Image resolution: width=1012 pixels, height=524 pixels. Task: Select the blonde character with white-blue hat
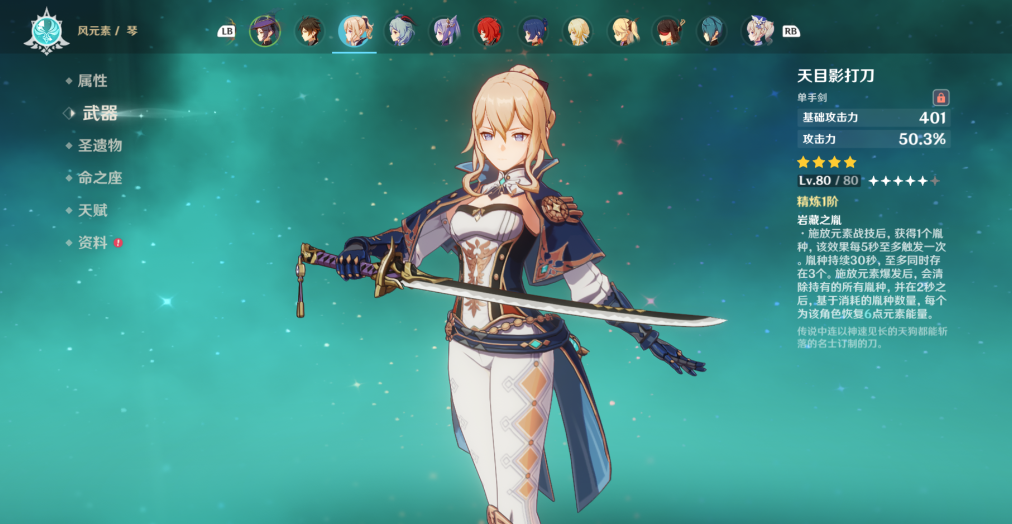tap(757, 31)
